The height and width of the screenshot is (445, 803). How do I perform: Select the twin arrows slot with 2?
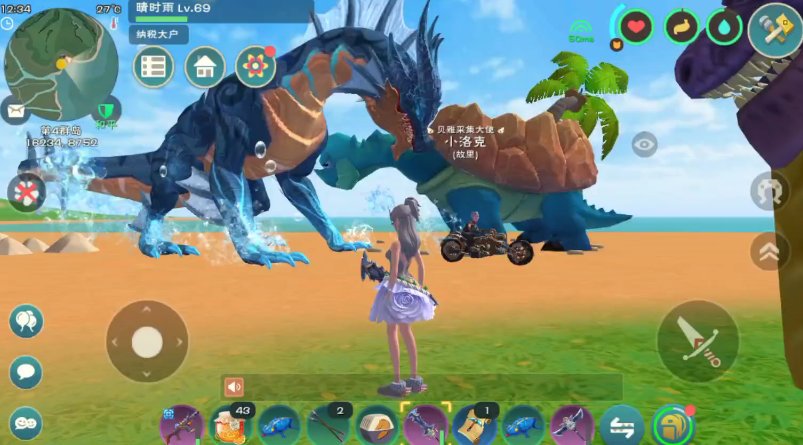click(327, 425)
